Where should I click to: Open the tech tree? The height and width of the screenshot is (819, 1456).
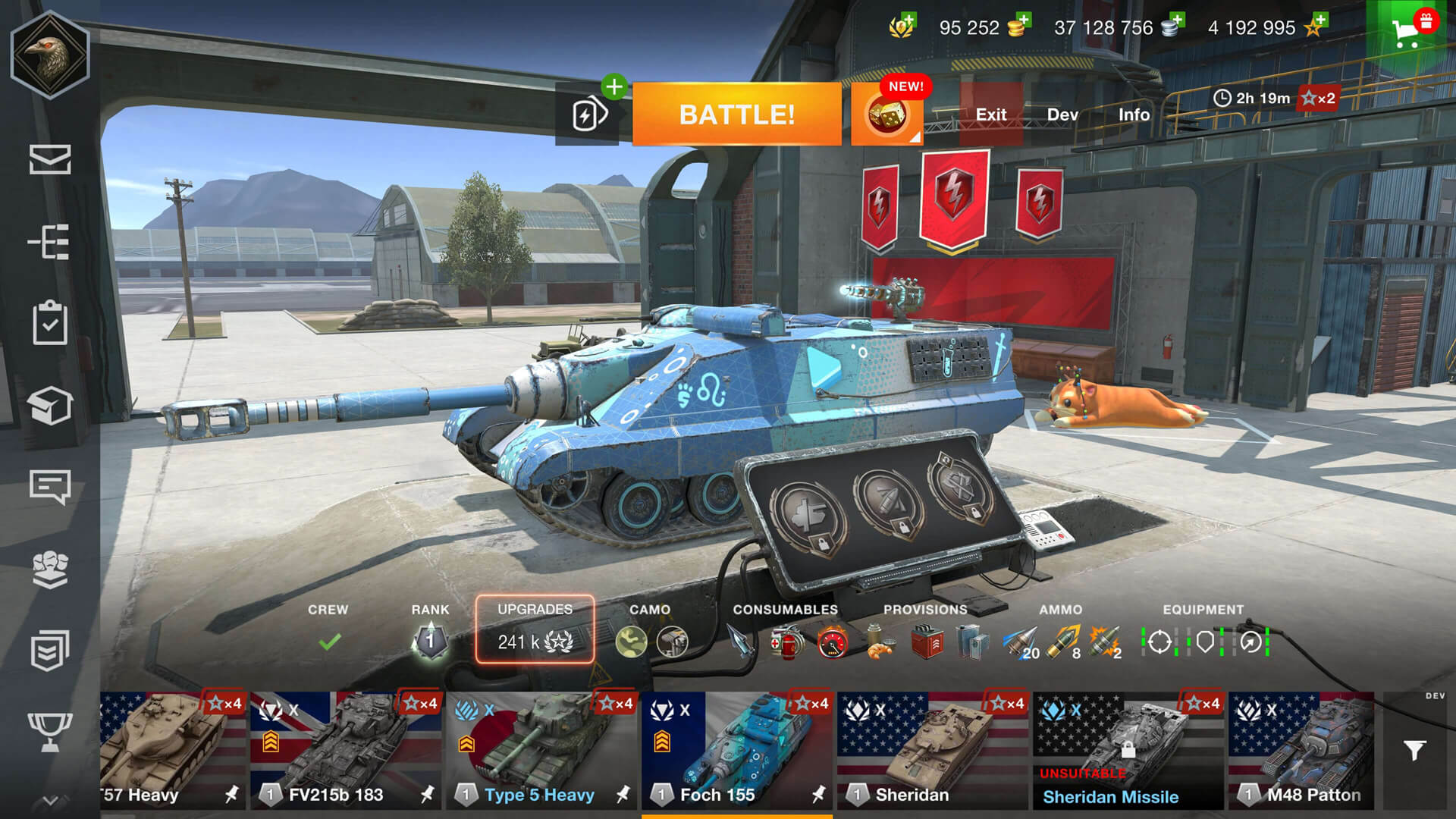pyautogui.click(x=50, y=242)
